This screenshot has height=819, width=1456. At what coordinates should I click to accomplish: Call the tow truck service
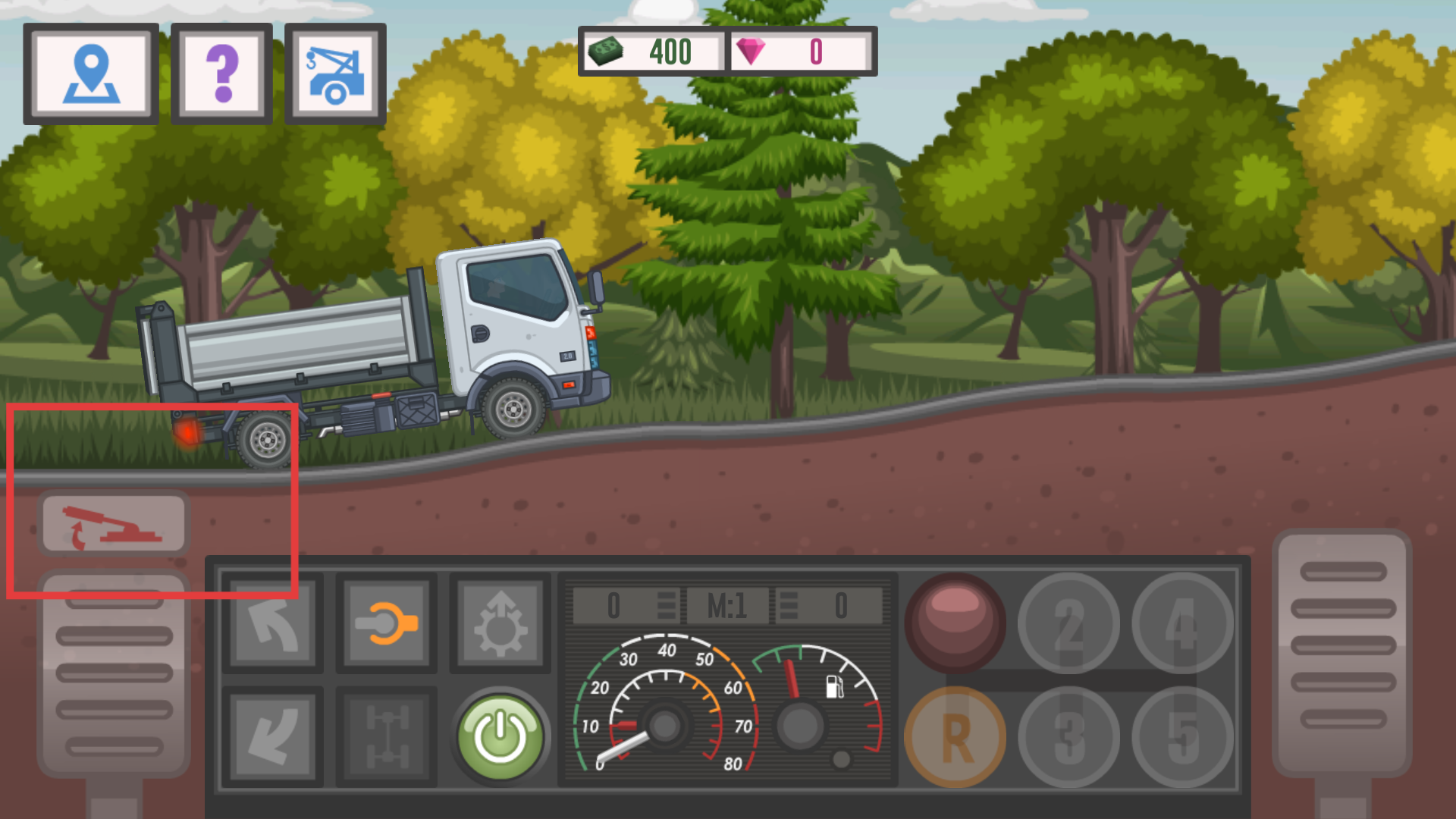pos(335,74)
